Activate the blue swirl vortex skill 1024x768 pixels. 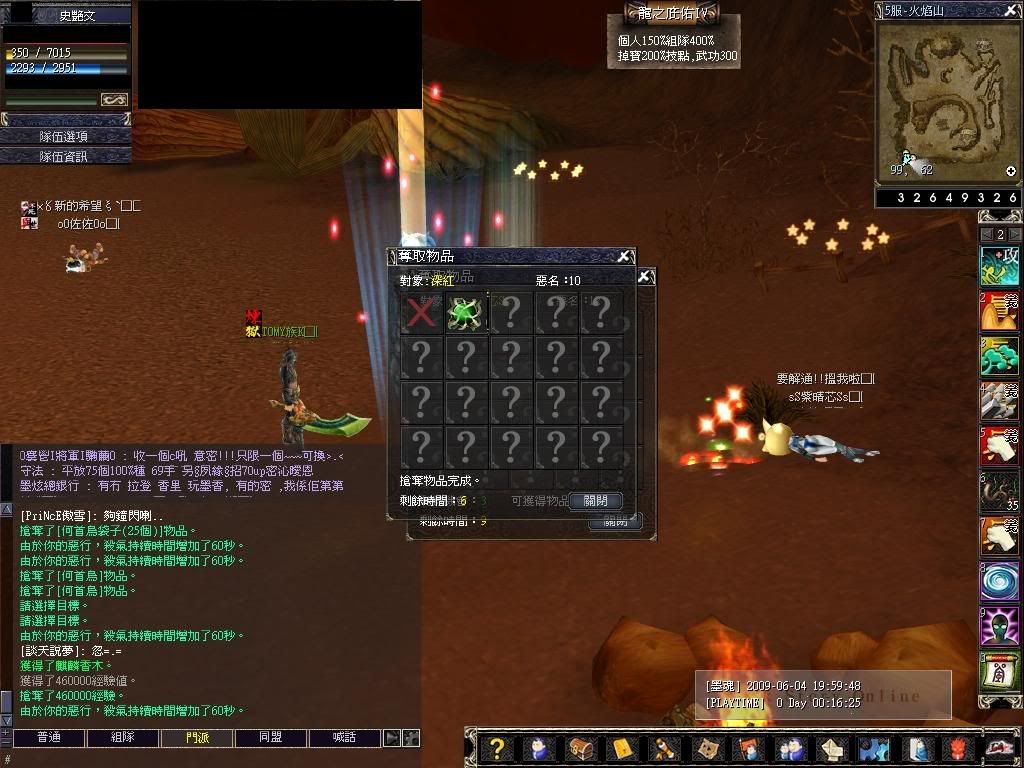pos(999,582)
